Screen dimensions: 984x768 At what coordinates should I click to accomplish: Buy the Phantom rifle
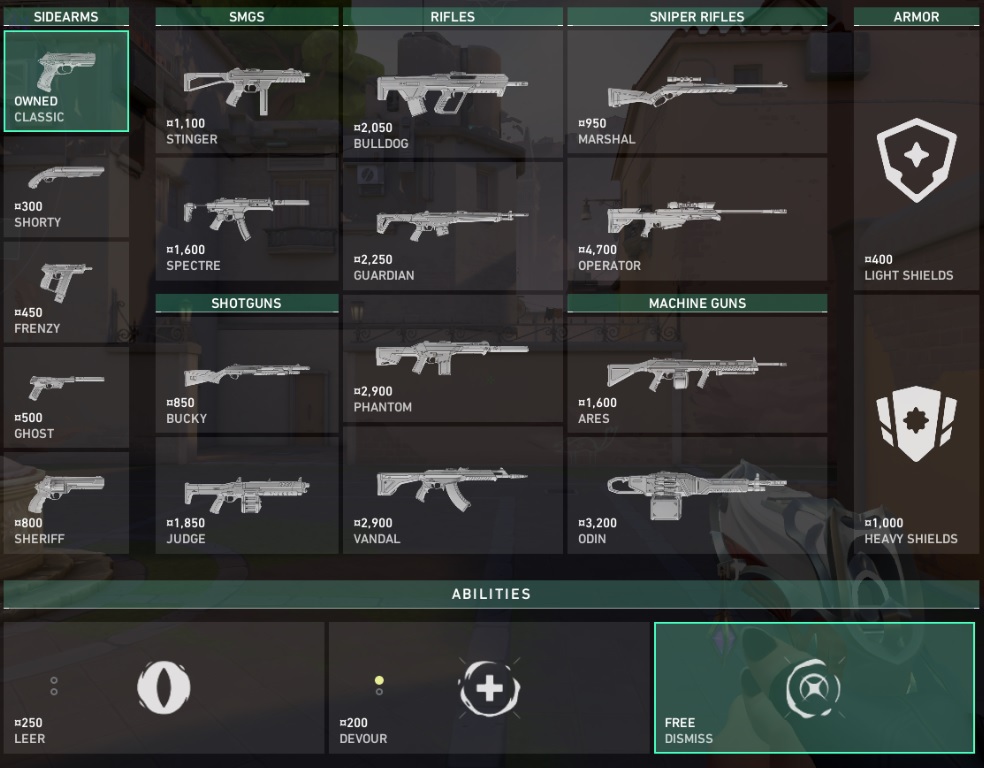[x=453, y=359]
